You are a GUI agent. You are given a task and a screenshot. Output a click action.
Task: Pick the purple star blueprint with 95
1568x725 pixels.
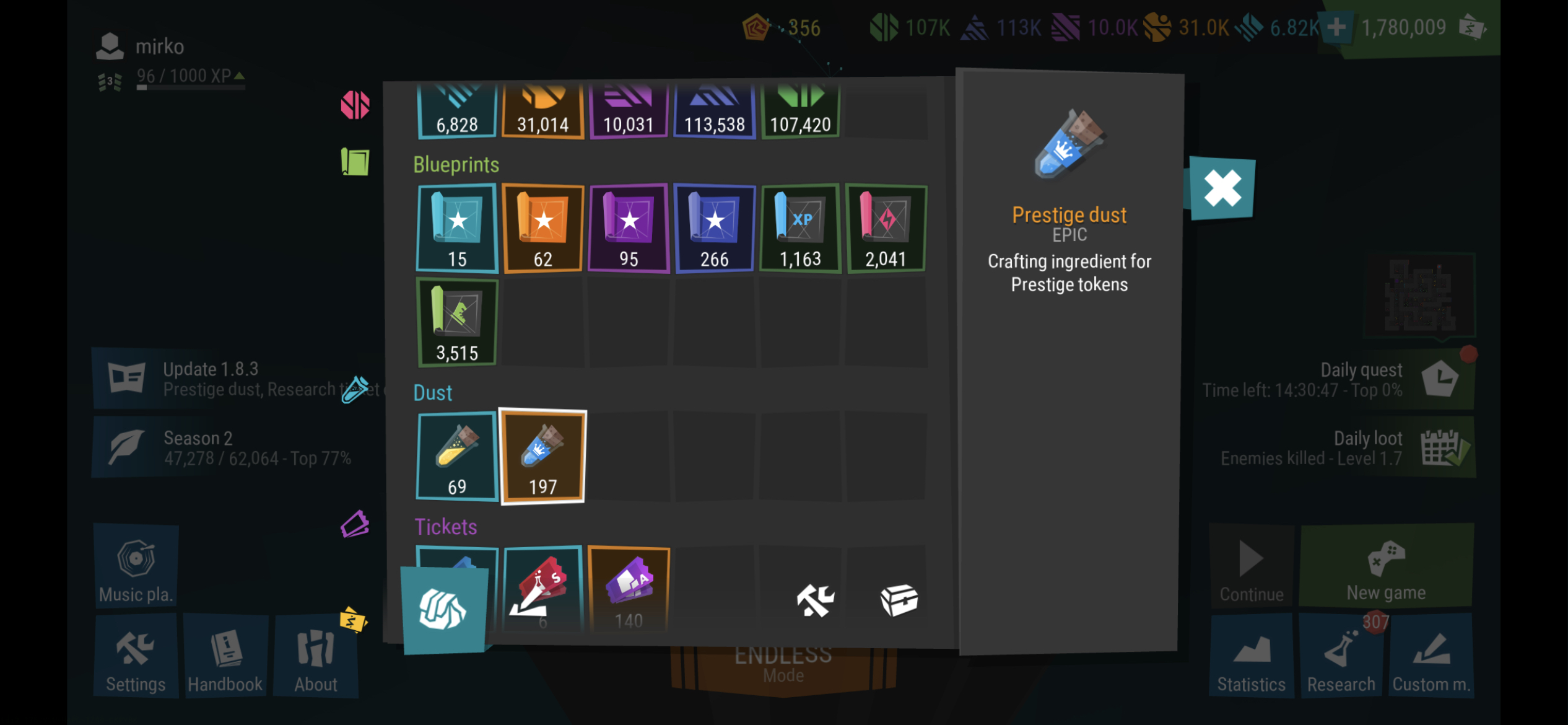[x=629, y=229]
